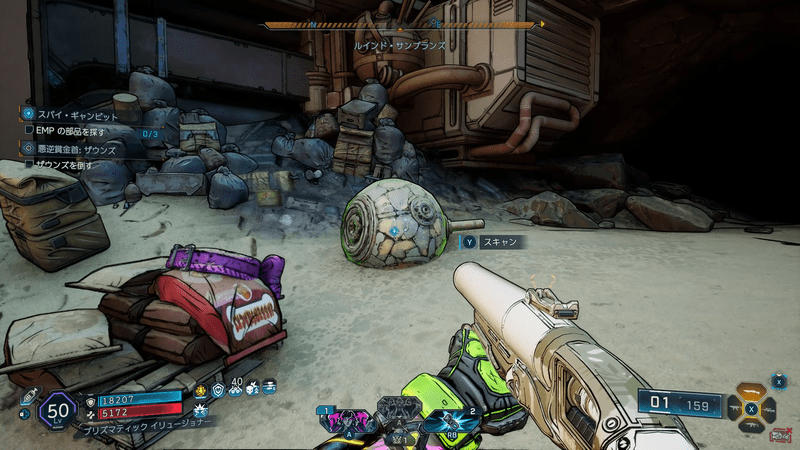Click the EMPの部品を探す objective checkbox
Screen dimensions: 800x450
[29, 130]
